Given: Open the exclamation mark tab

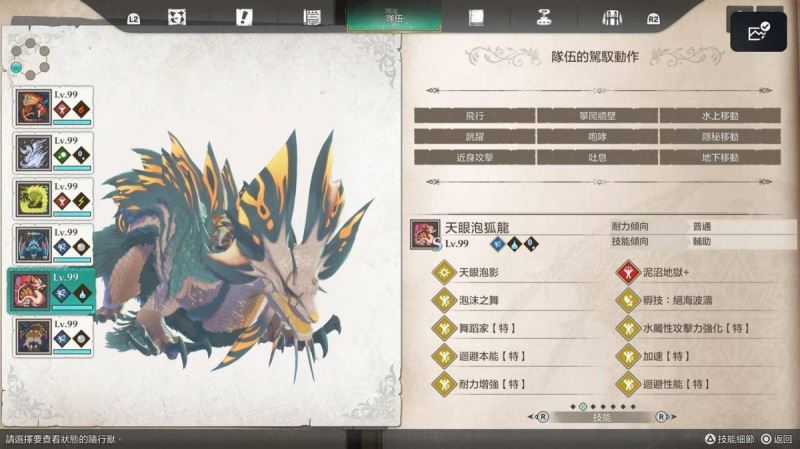Looking at the screenshot, I should point(244,17).
